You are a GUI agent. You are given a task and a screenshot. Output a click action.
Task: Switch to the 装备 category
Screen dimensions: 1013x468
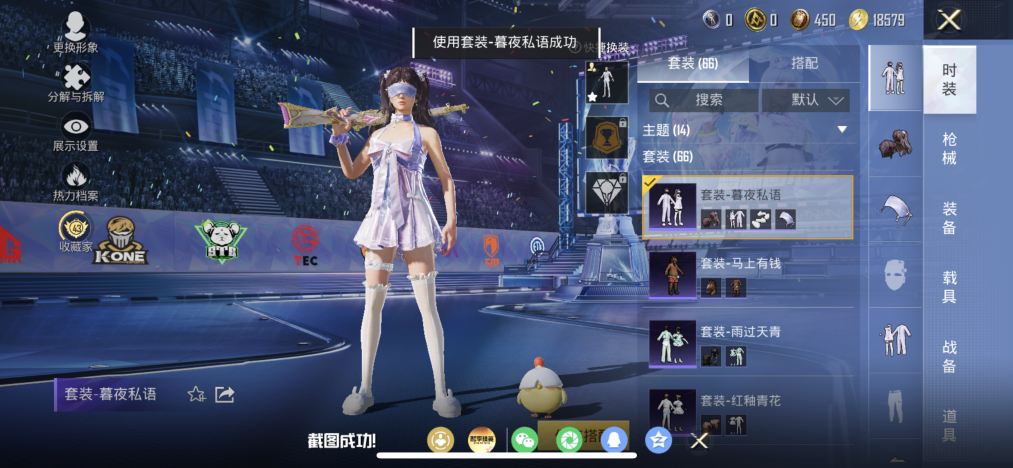tap(949, 218)
